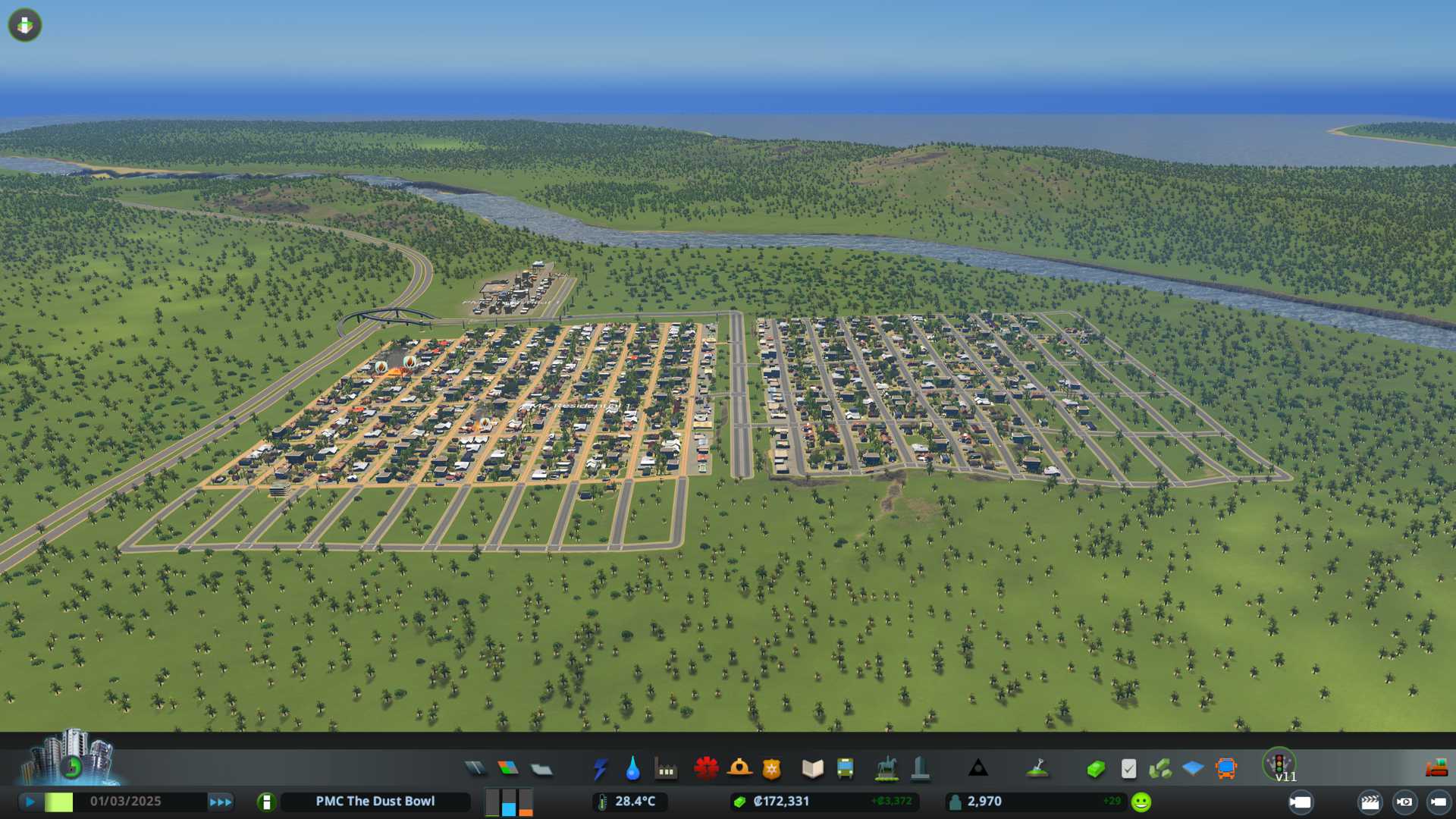This screenshot has height=819, width=1456.
Task: Open the Garbage and Industry factory menu
Action: click(666, 769)
